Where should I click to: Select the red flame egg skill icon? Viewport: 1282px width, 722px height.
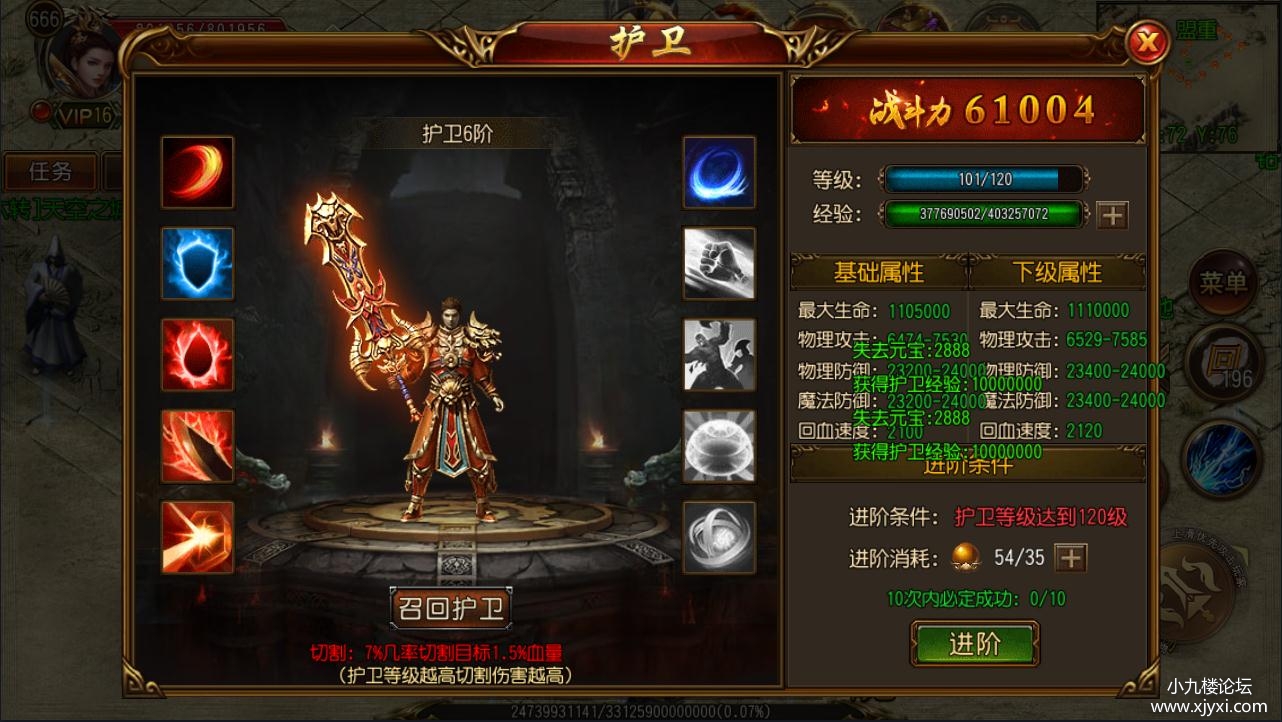197,355
